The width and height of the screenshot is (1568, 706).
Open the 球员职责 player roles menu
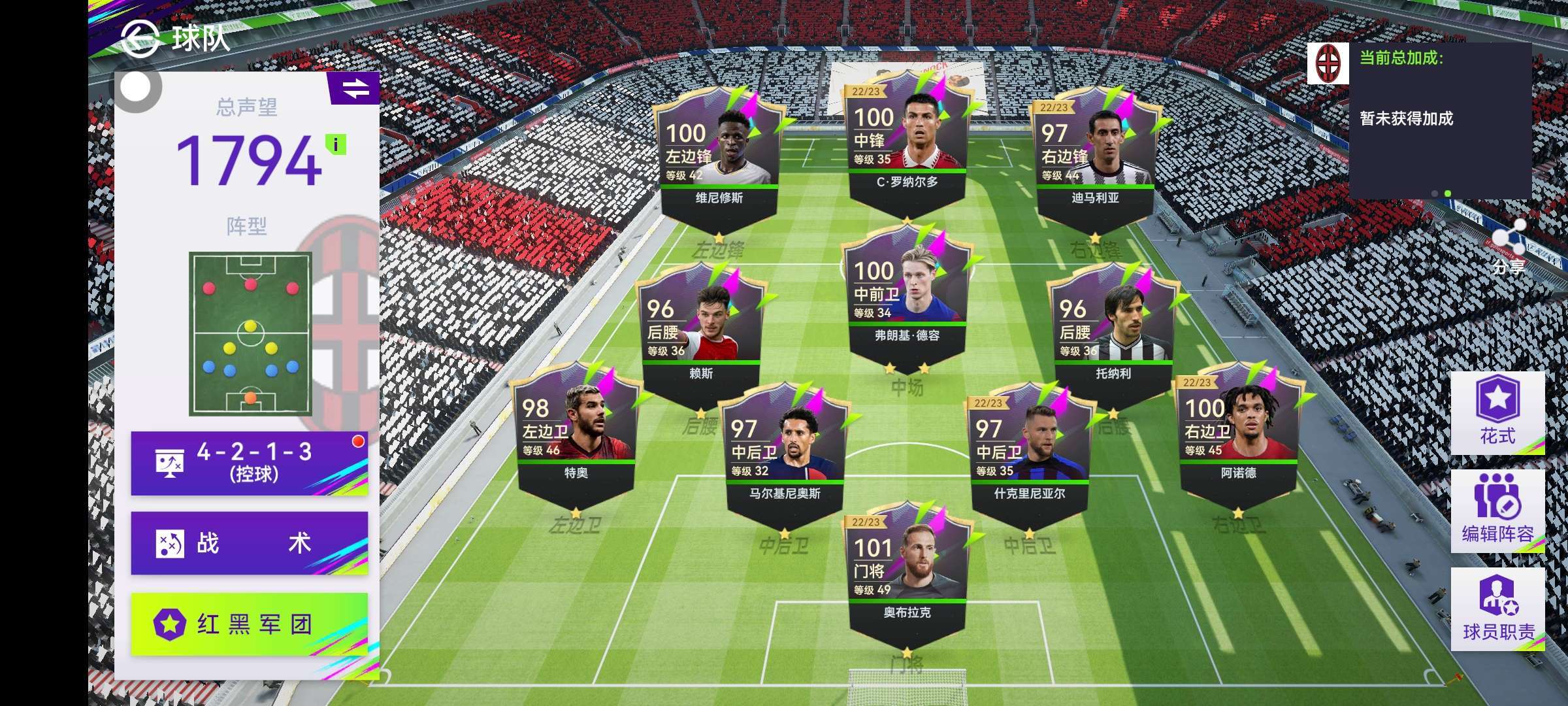click(1497, 609)
